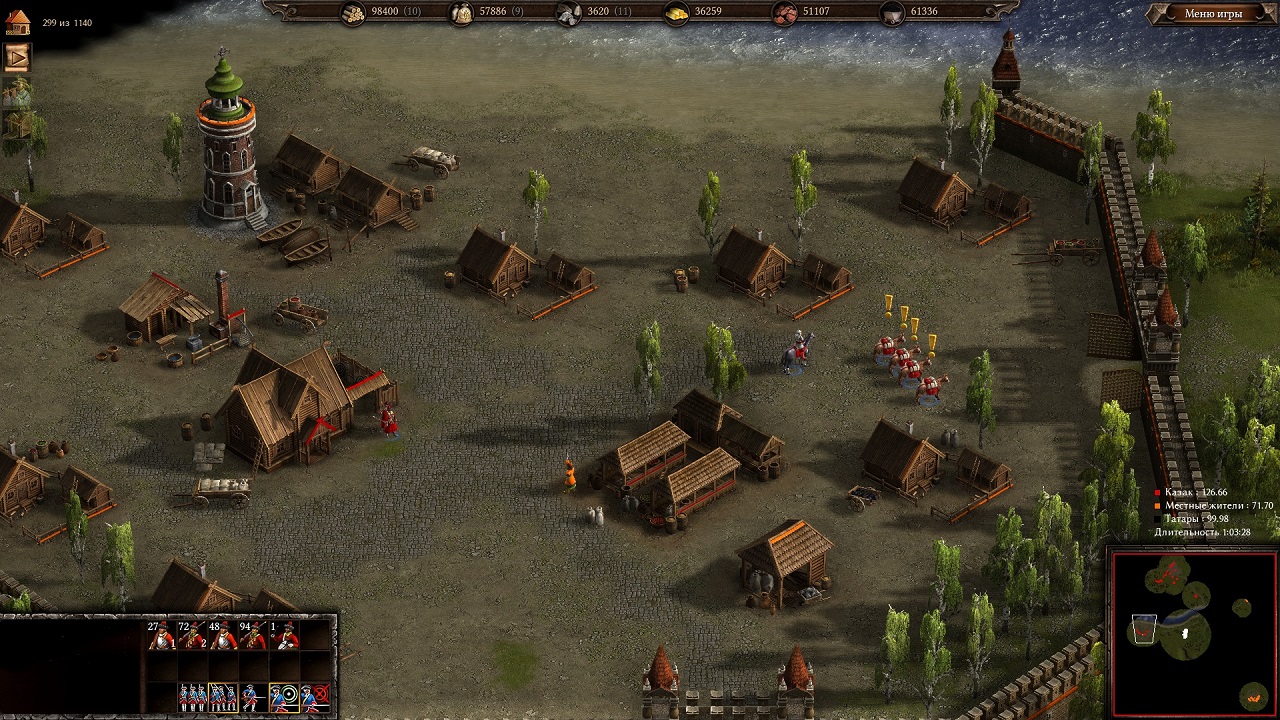The image size is (1280, 720).
Task: Click the house population icon
Action: coord(17,22)
